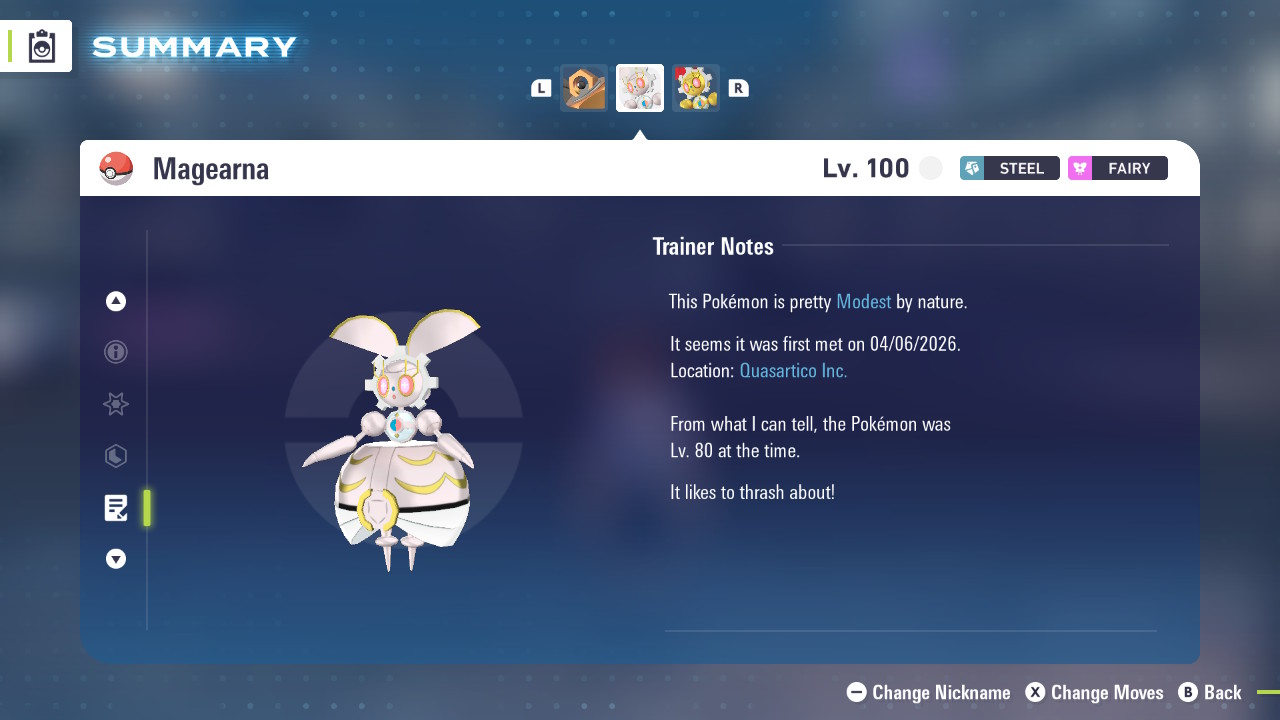Select the star ribbon icon in the sidebar
Image resolution: width=1280 pixels, height=720 pixels.
[x=115, y=404]
